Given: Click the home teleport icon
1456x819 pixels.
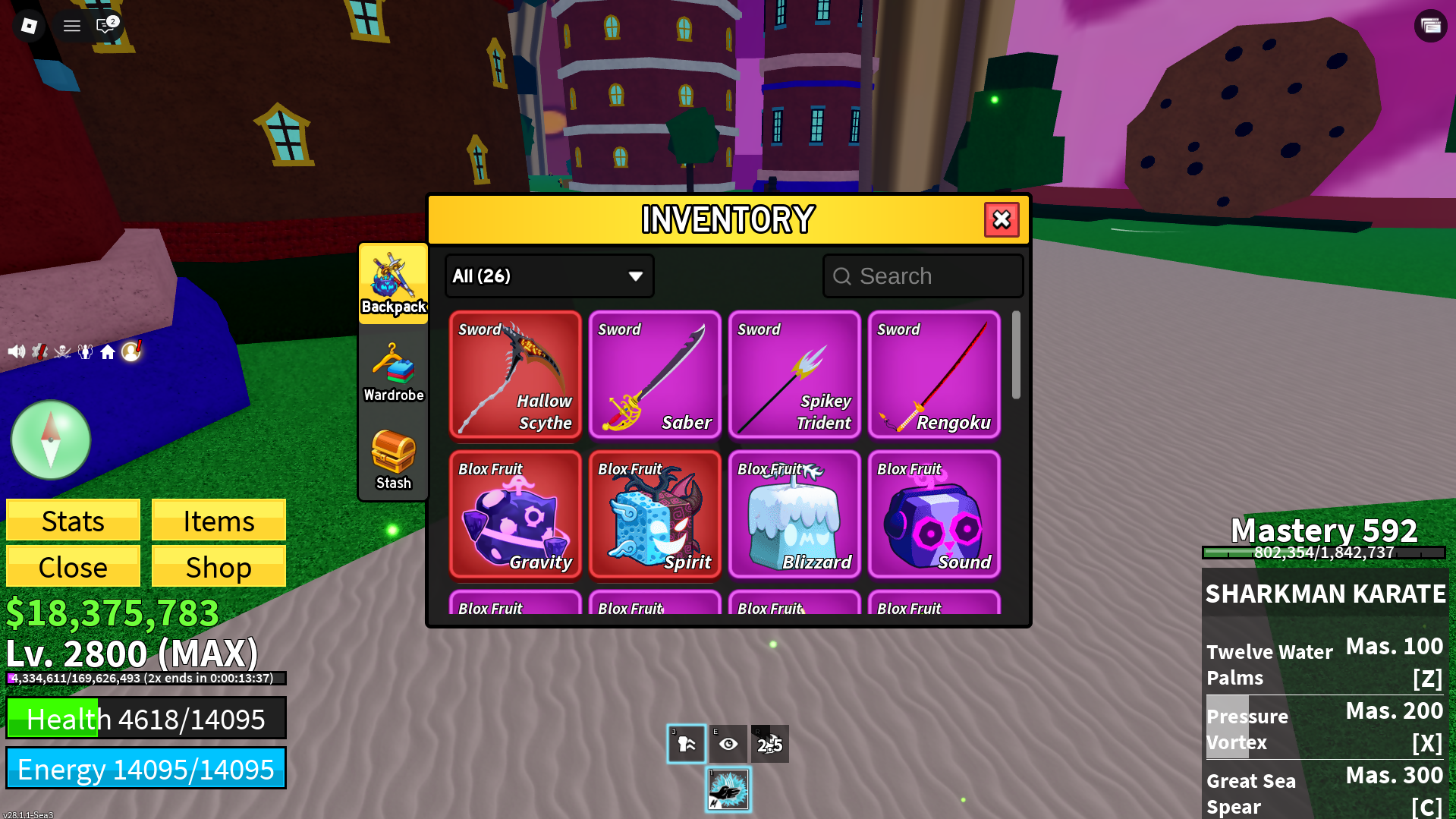Looking at the screenshot, I should 108,351.
